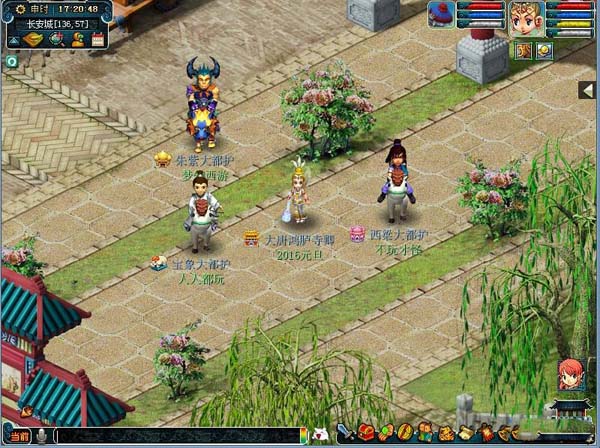
Task: Click the sword attack icon in the toolbar
Action: pyautogui.click(x=345, y=433)
